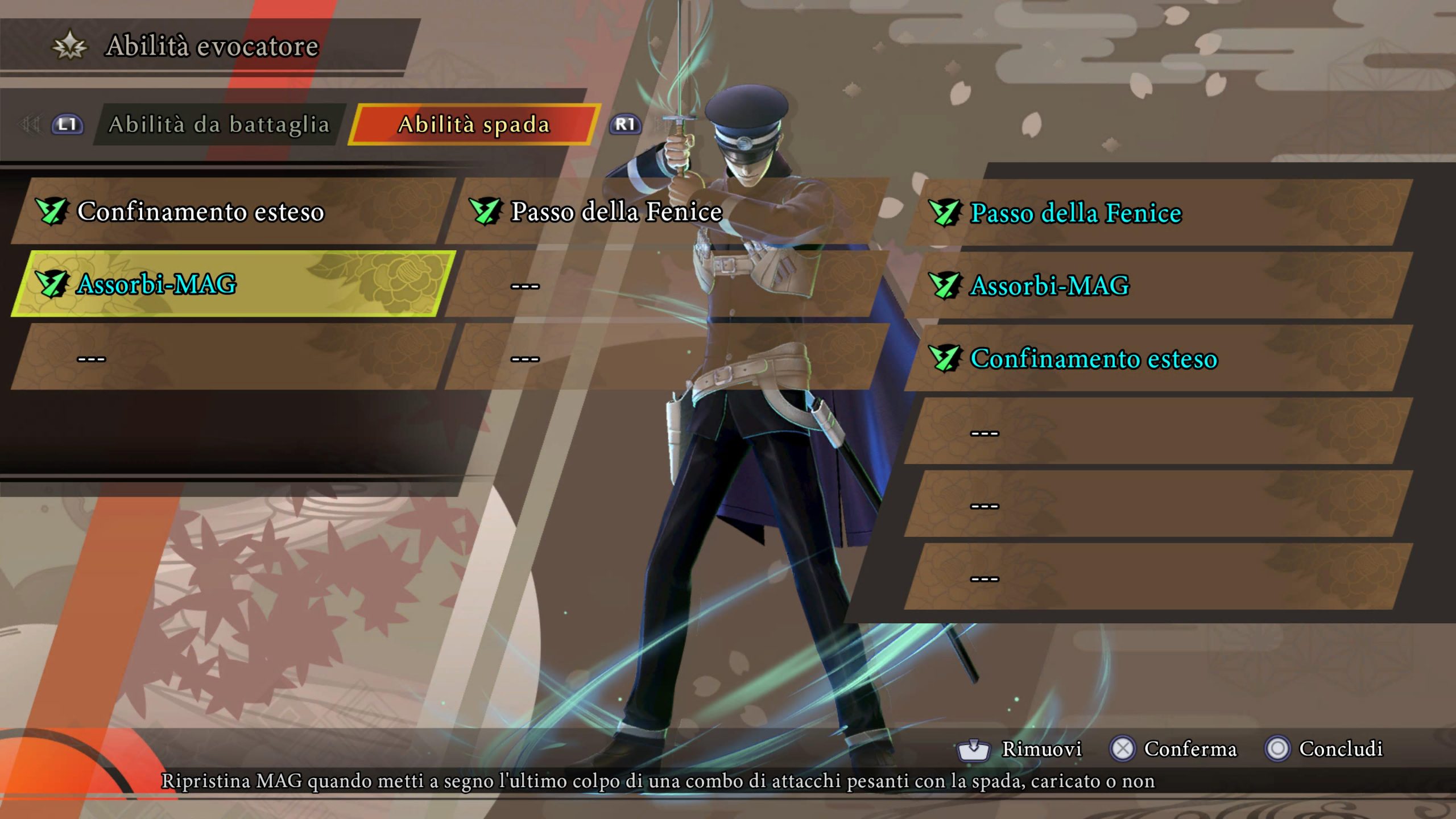Image resolution: width=1456 pixels, height=819 pixels.
Task: Switch to the Abilità da battaglia tab
Action: click(219, 125)
